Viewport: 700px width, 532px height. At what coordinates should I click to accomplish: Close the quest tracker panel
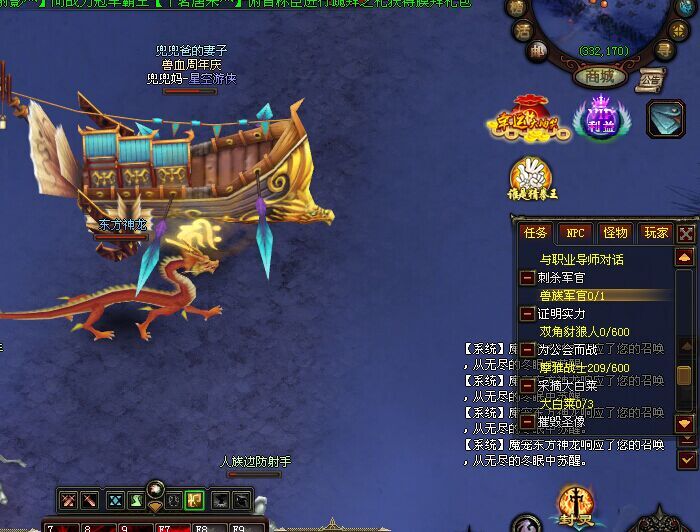click(x=686, y=233)
